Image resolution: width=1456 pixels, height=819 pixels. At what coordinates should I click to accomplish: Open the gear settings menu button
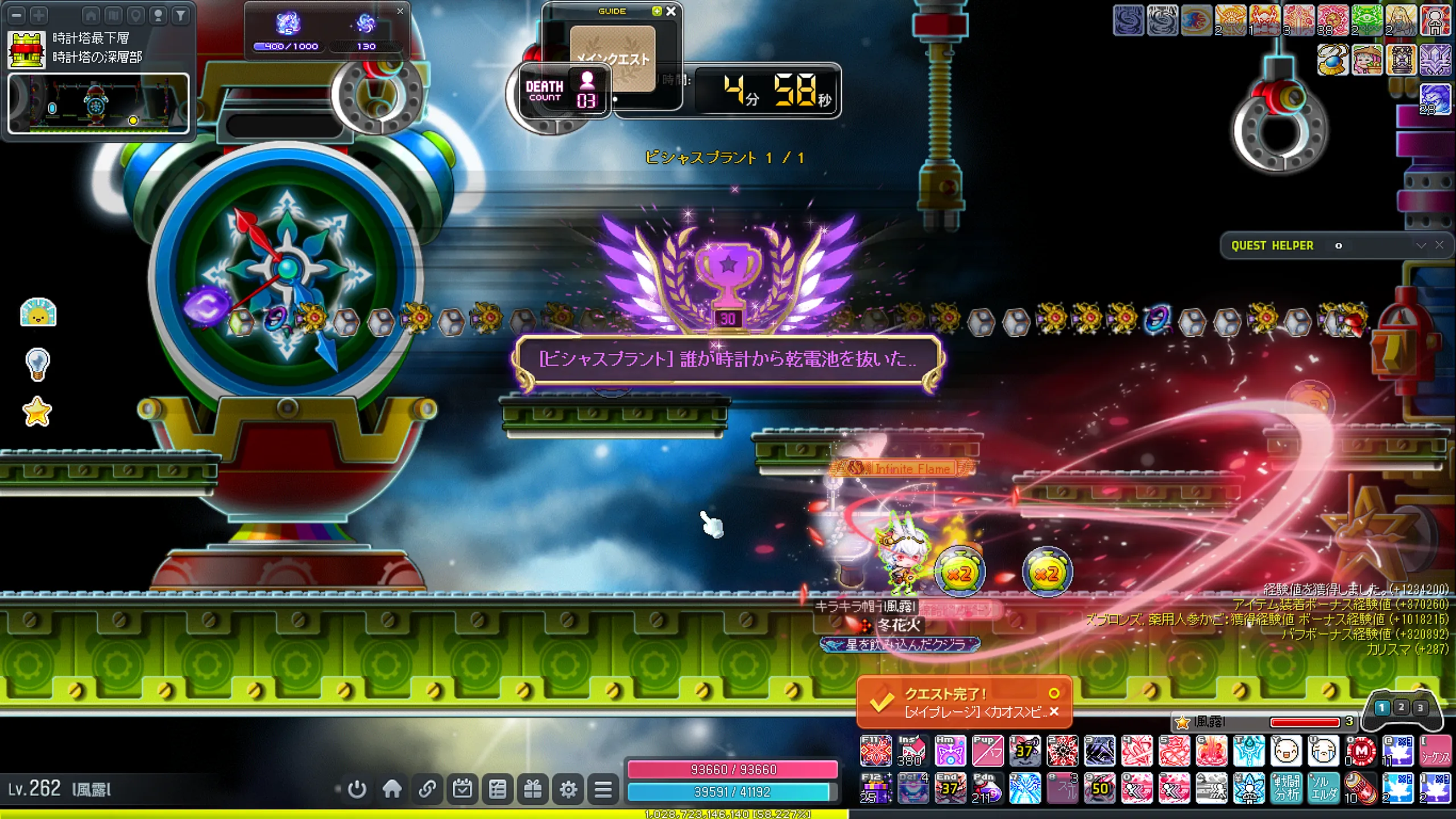coord(568,789)
